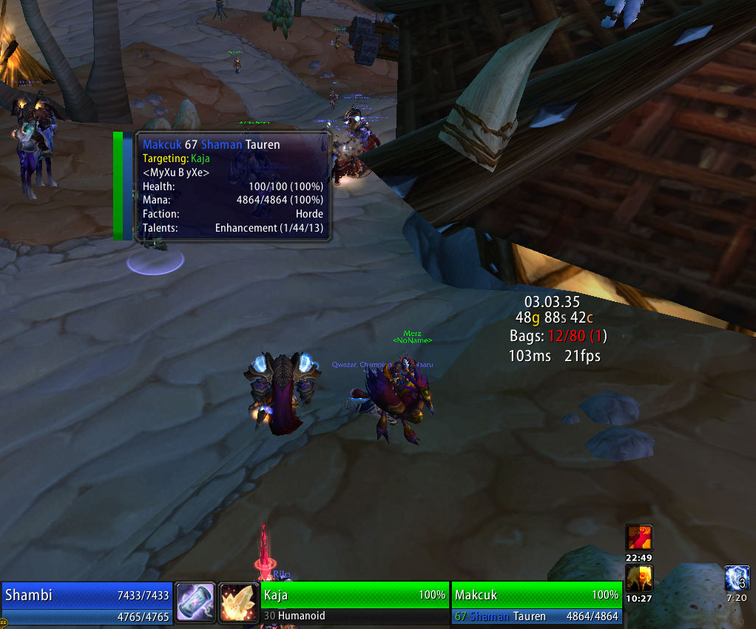Click the golden crystal shard icon

(238, 603)
